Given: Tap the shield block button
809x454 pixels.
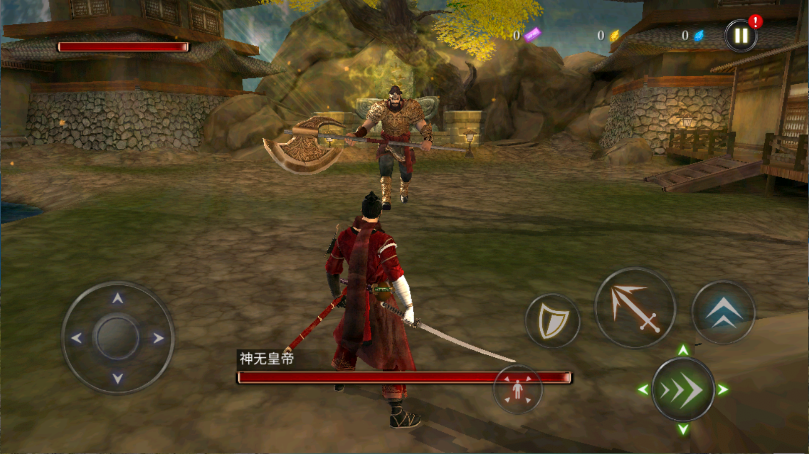Looking at the screenshot, I should 552,321.
